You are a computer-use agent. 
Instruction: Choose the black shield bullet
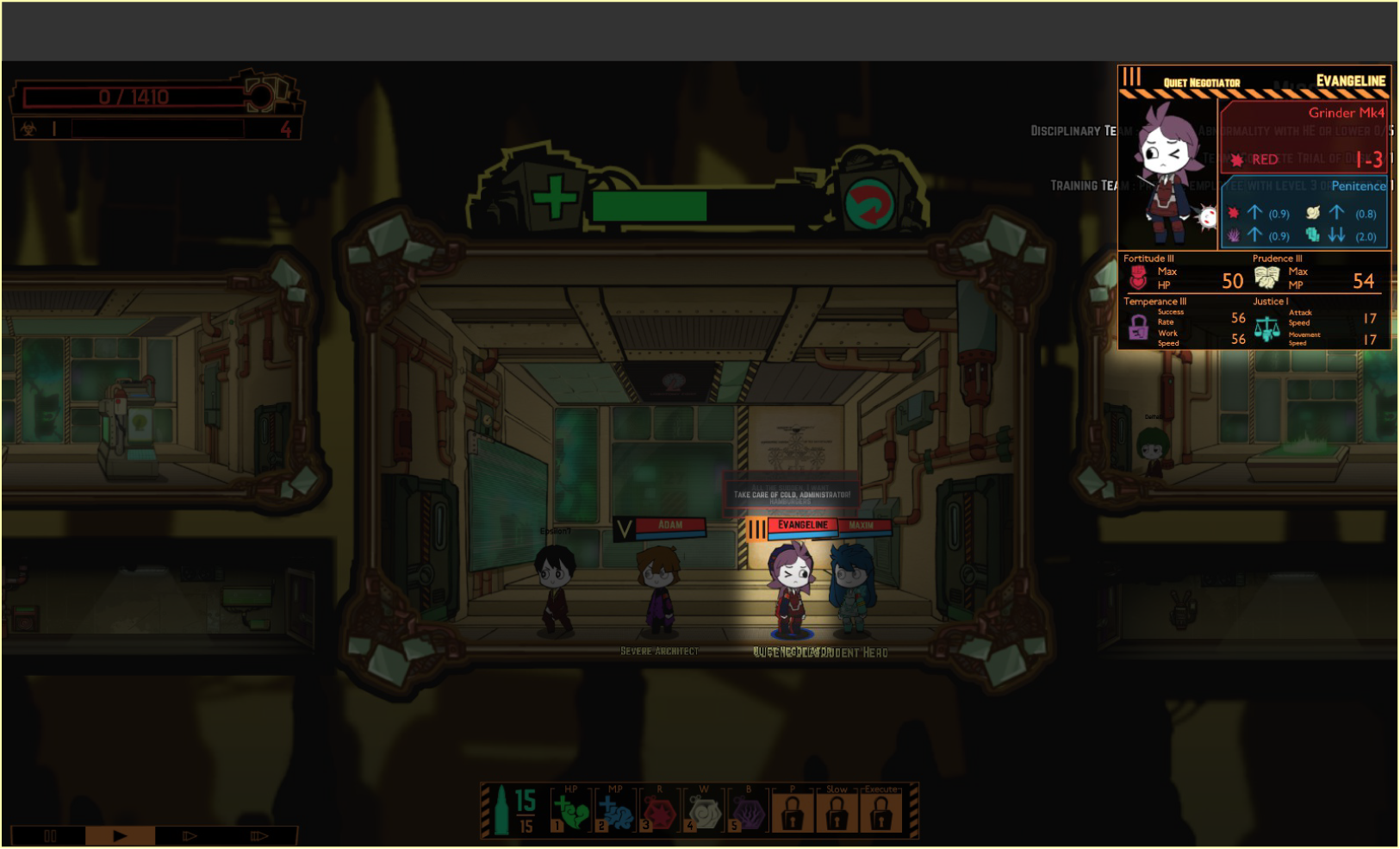coord(748,811)
